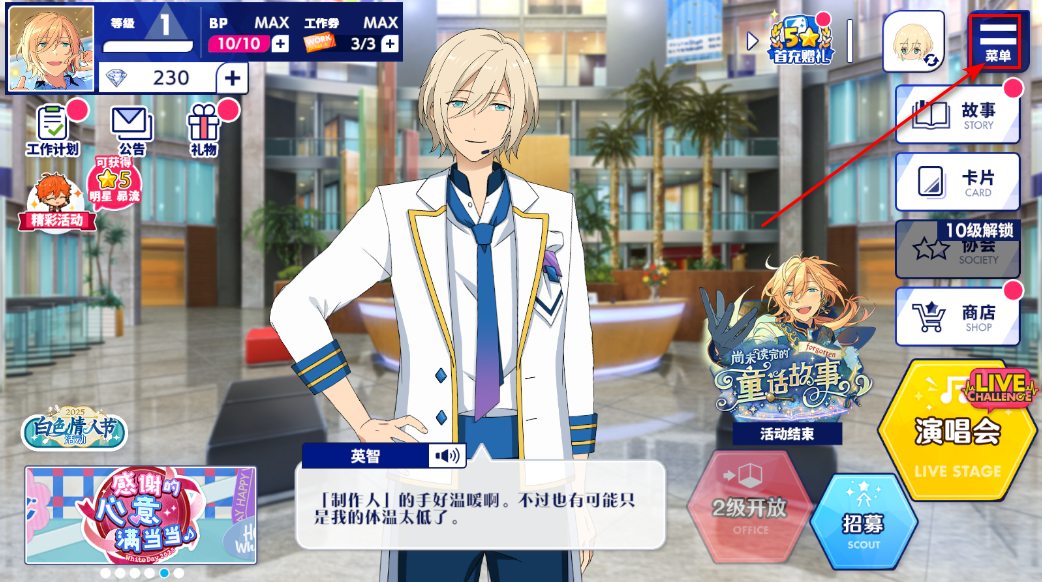Switch the lobby character portrait

[x=913, y=42]
